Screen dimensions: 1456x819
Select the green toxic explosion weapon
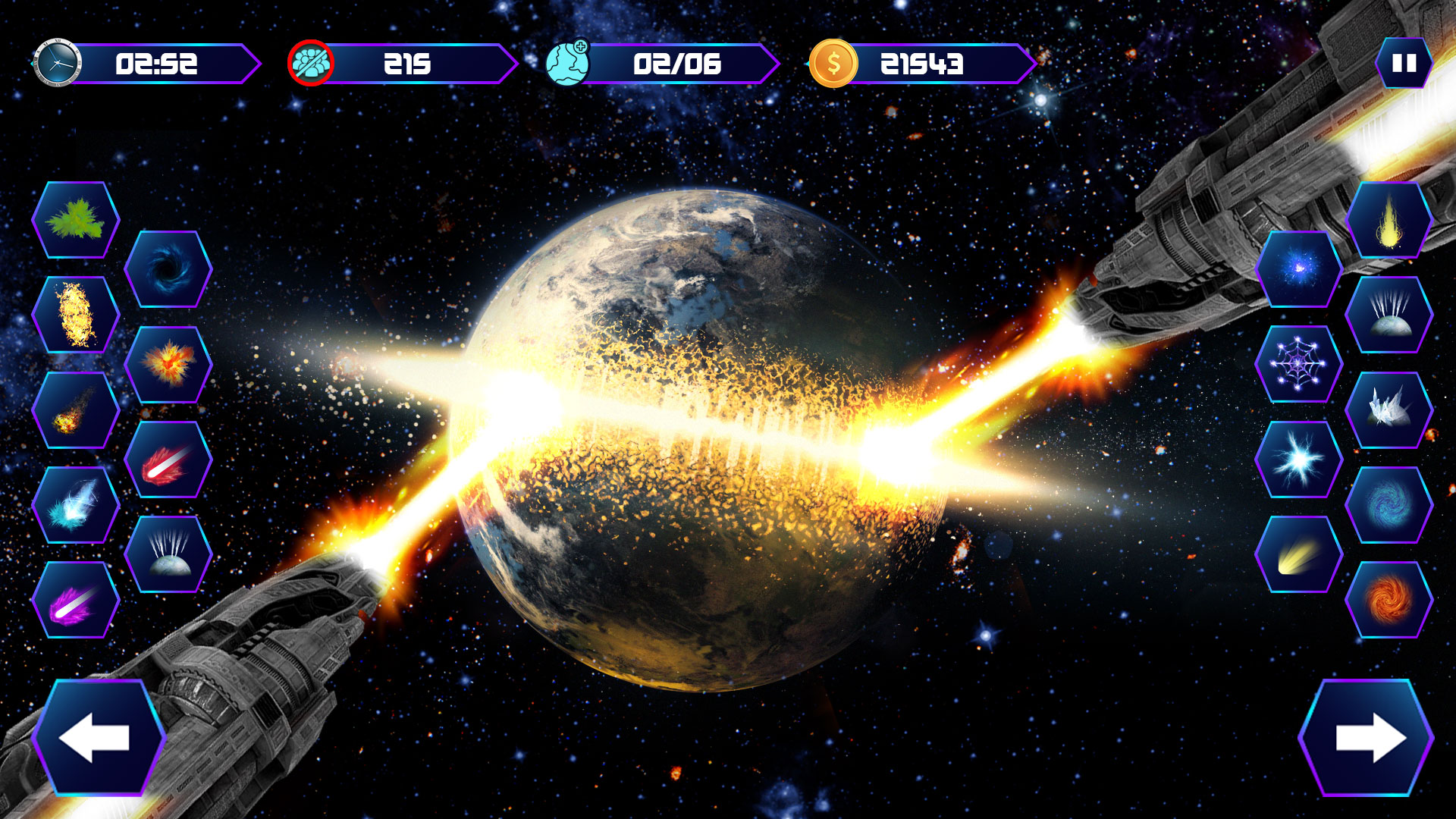point(76,221)
